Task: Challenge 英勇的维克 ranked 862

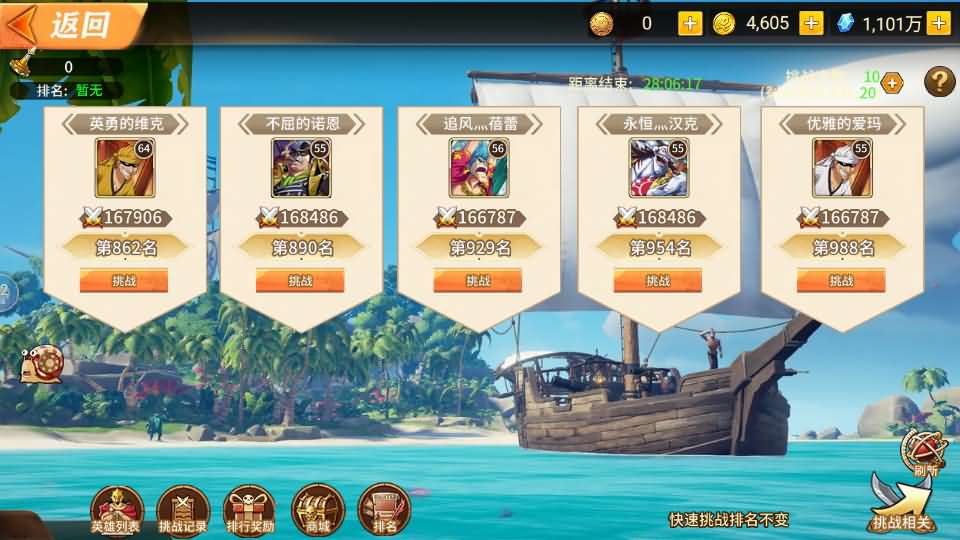Action: [124, 281]
